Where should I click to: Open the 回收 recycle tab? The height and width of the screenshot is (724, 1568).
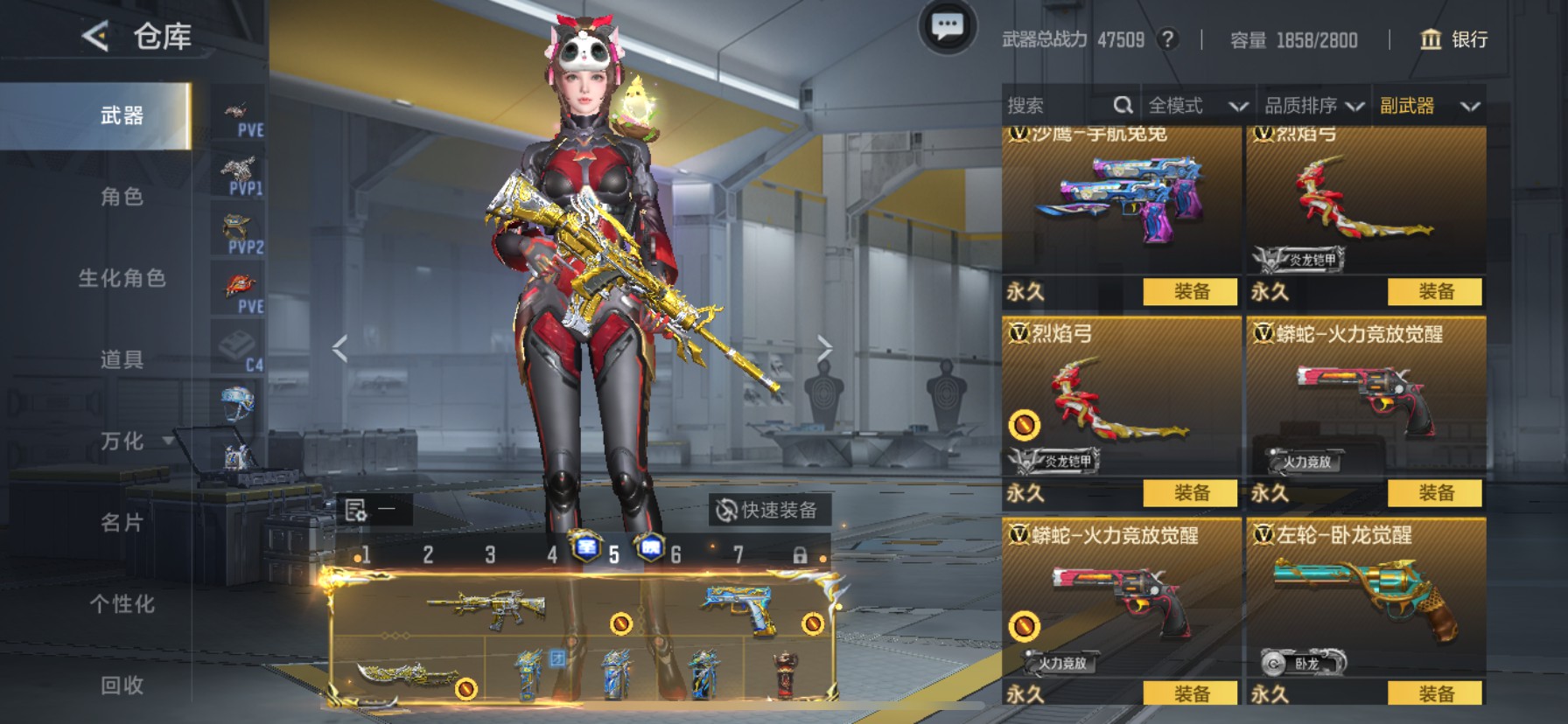tap(122, 686)
